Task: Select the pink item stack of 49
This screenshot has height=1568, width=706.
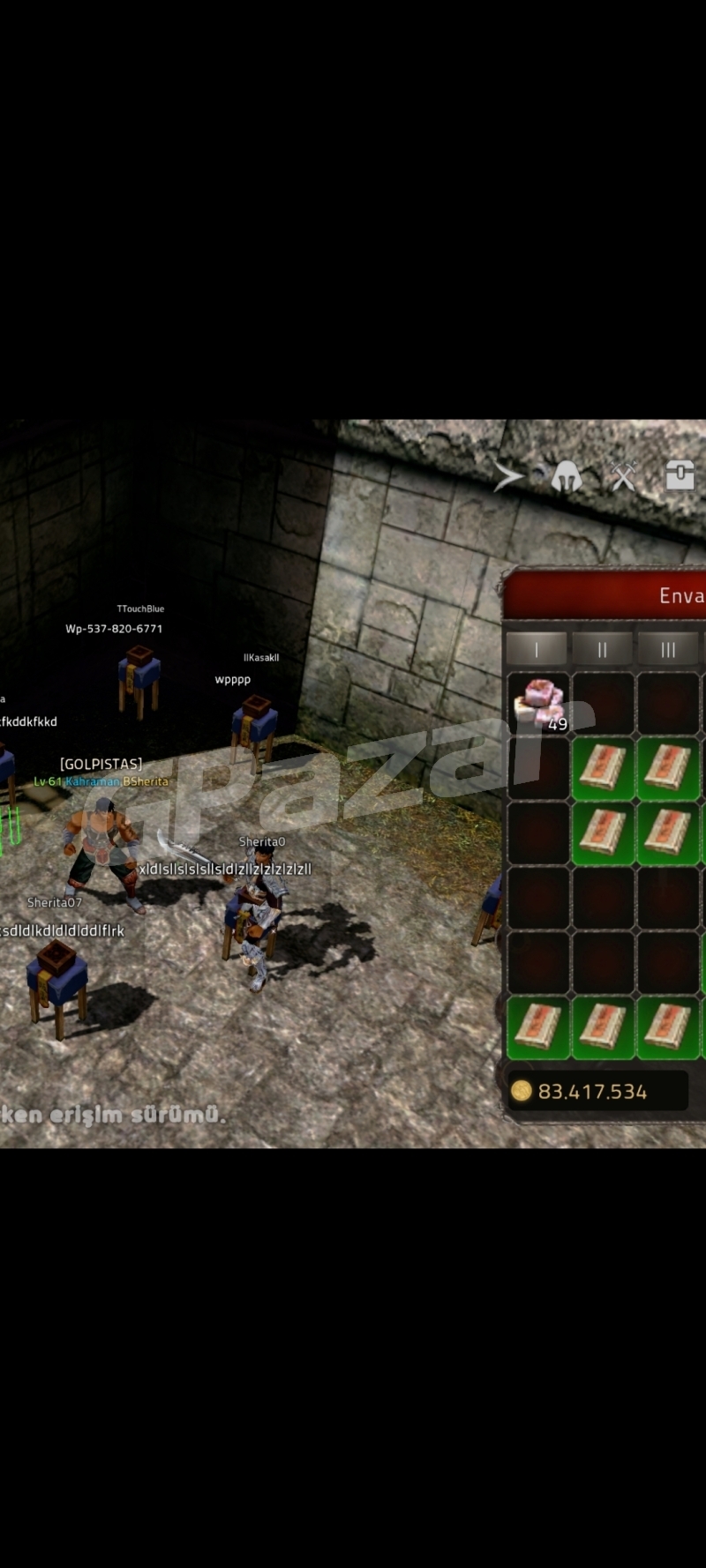Action: 539,703
